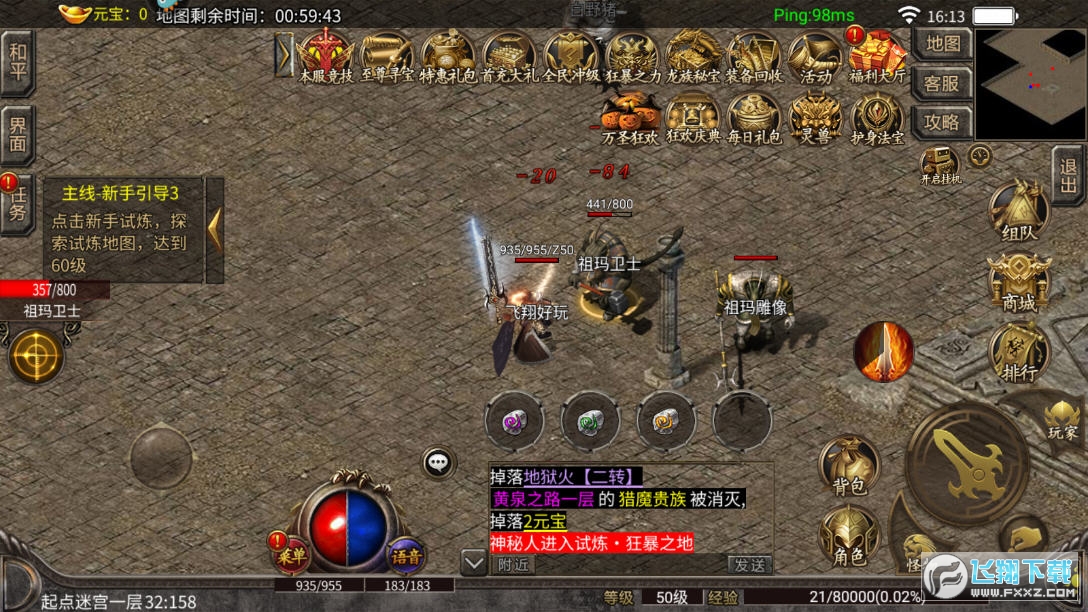Open the 每日礼包 daily gift icon
Viewport: 1088px width, 612px height.
point(754,120)
